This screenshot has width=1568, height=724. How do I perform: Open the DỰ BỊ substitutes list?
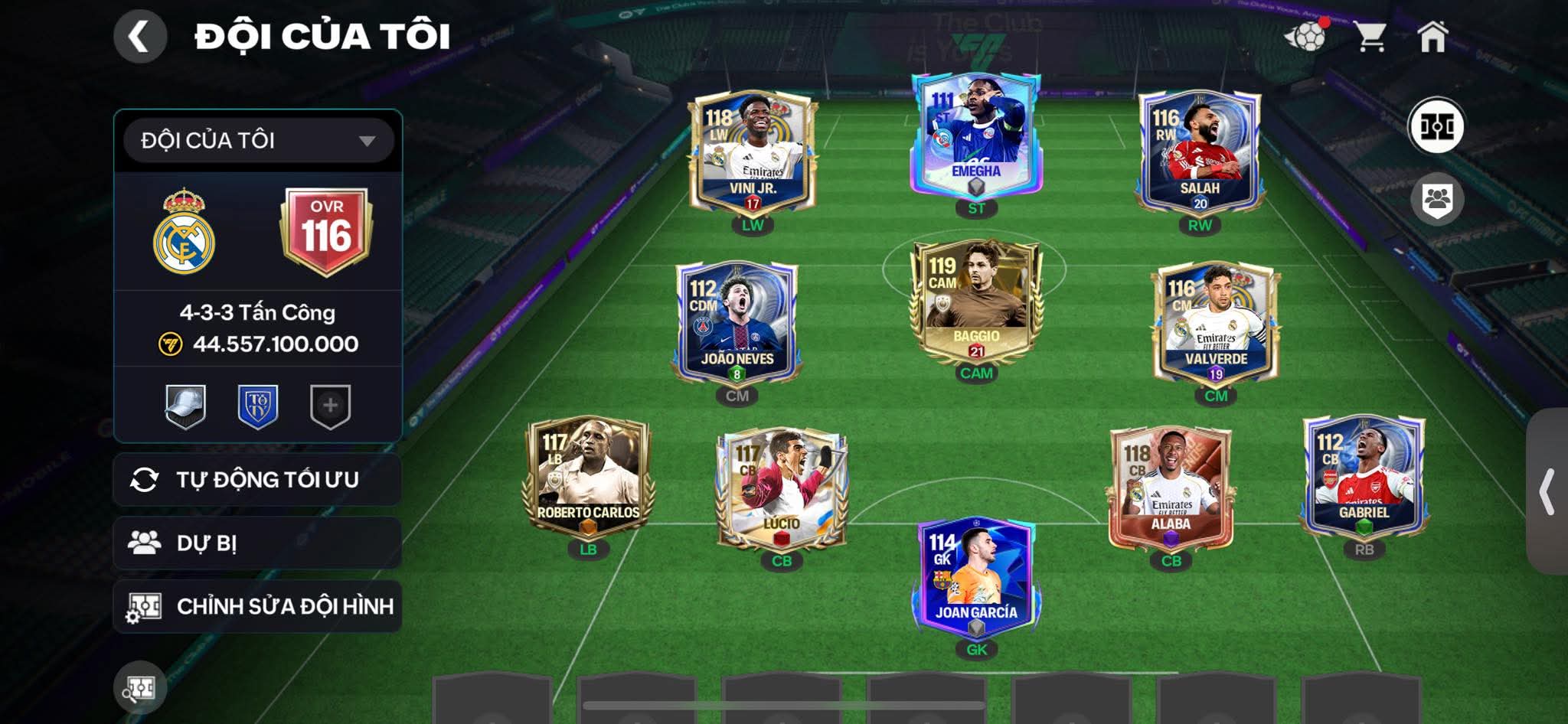click(257, 543)
